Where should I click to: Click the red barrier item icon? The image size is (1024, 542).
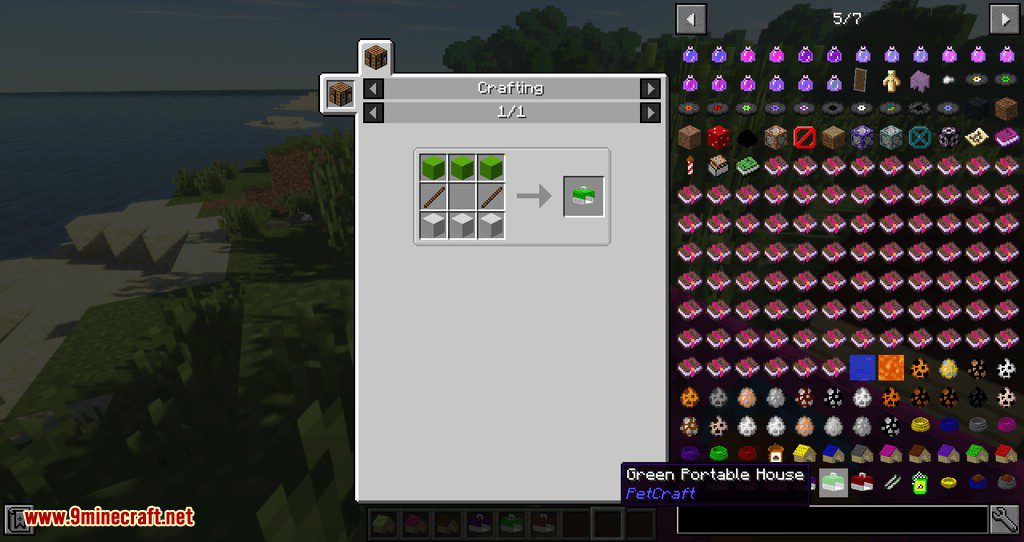click(x=804, y=137)
